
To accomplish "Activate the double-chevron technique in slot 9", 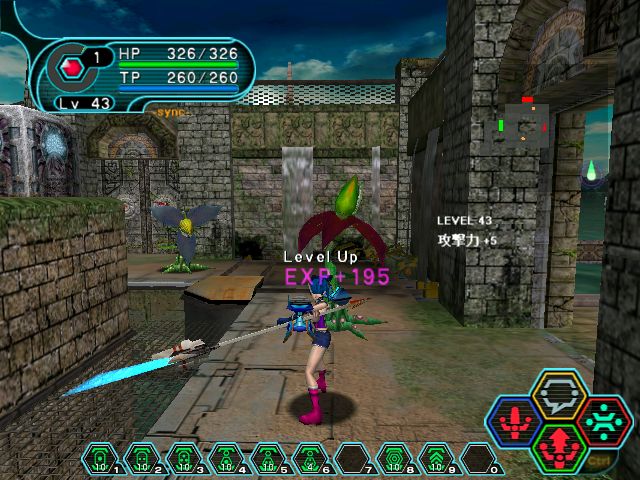I will click(436, 459).
